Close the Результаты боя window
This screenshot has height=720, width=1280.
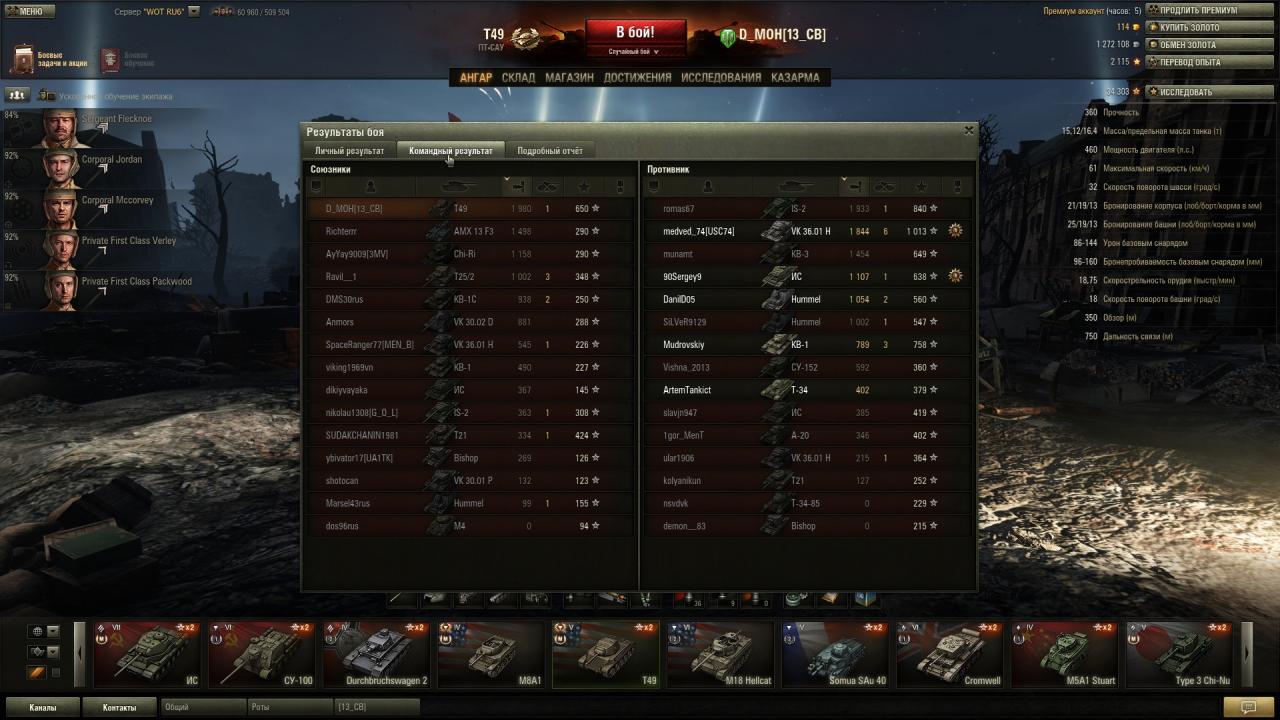(968, 130)
